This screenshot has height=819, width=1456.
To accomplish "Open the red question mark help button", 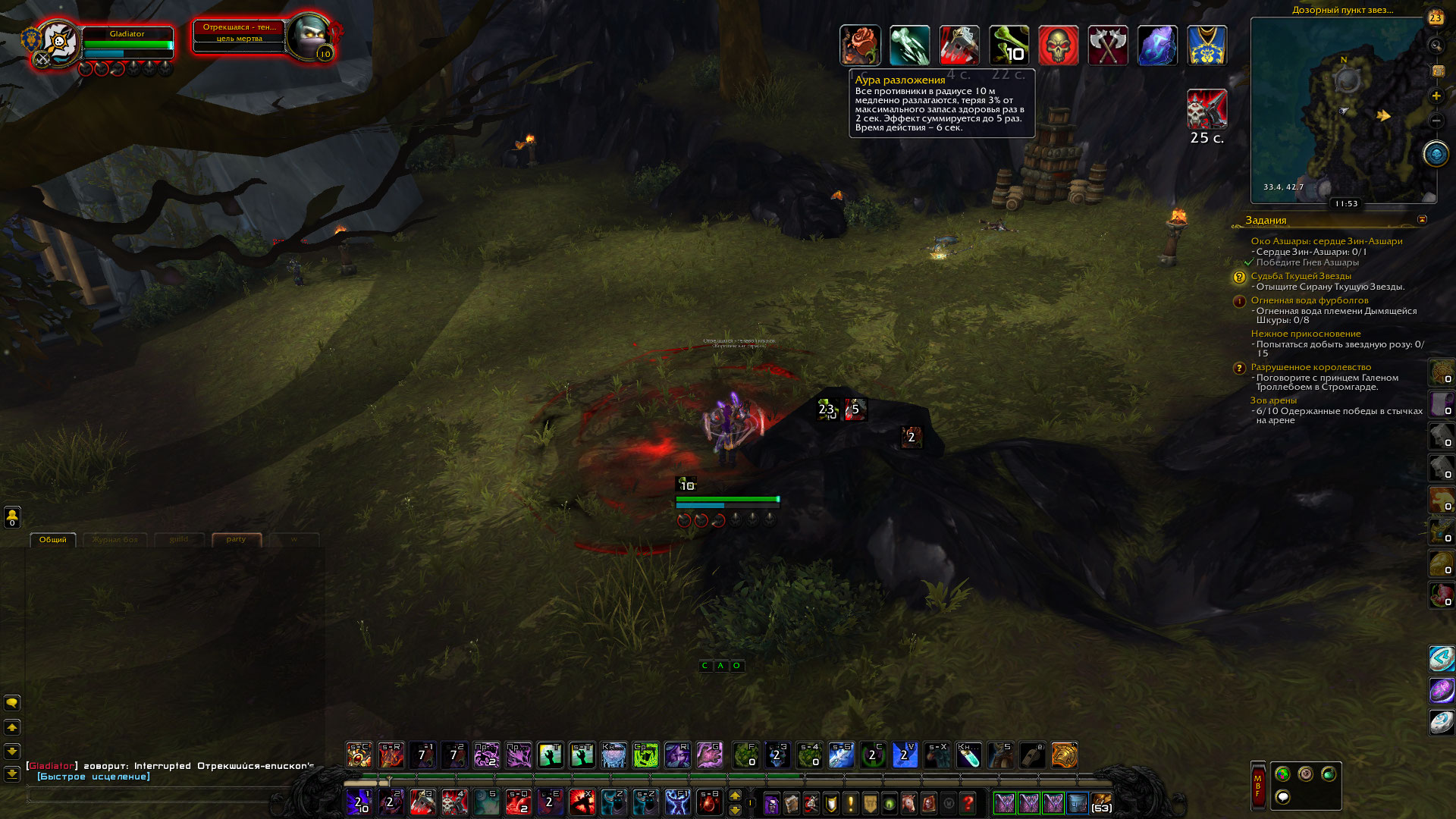I will point(968,803).
